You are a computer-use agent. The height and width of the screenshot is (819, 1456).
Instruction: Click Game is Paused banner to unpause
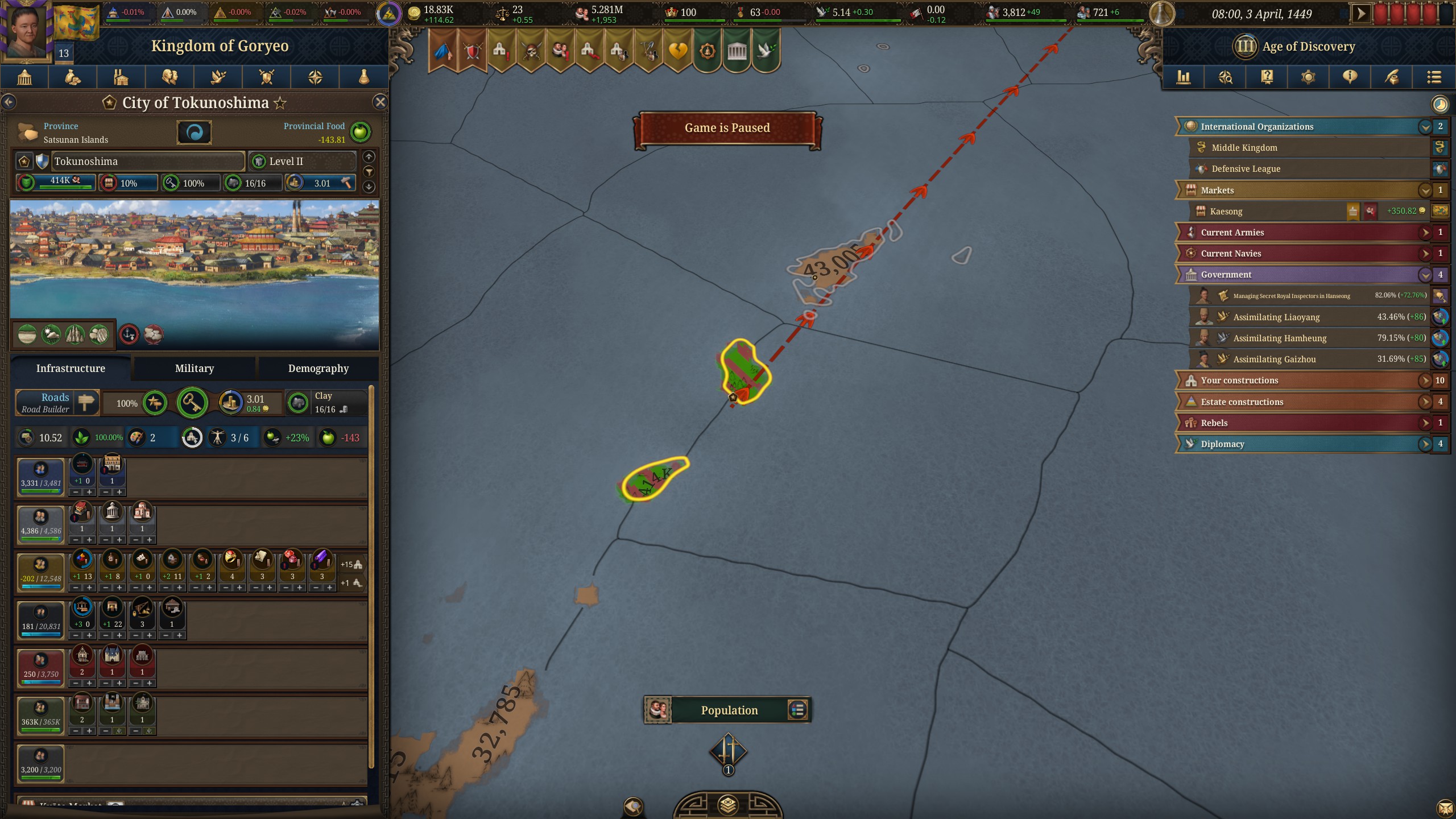728,127
